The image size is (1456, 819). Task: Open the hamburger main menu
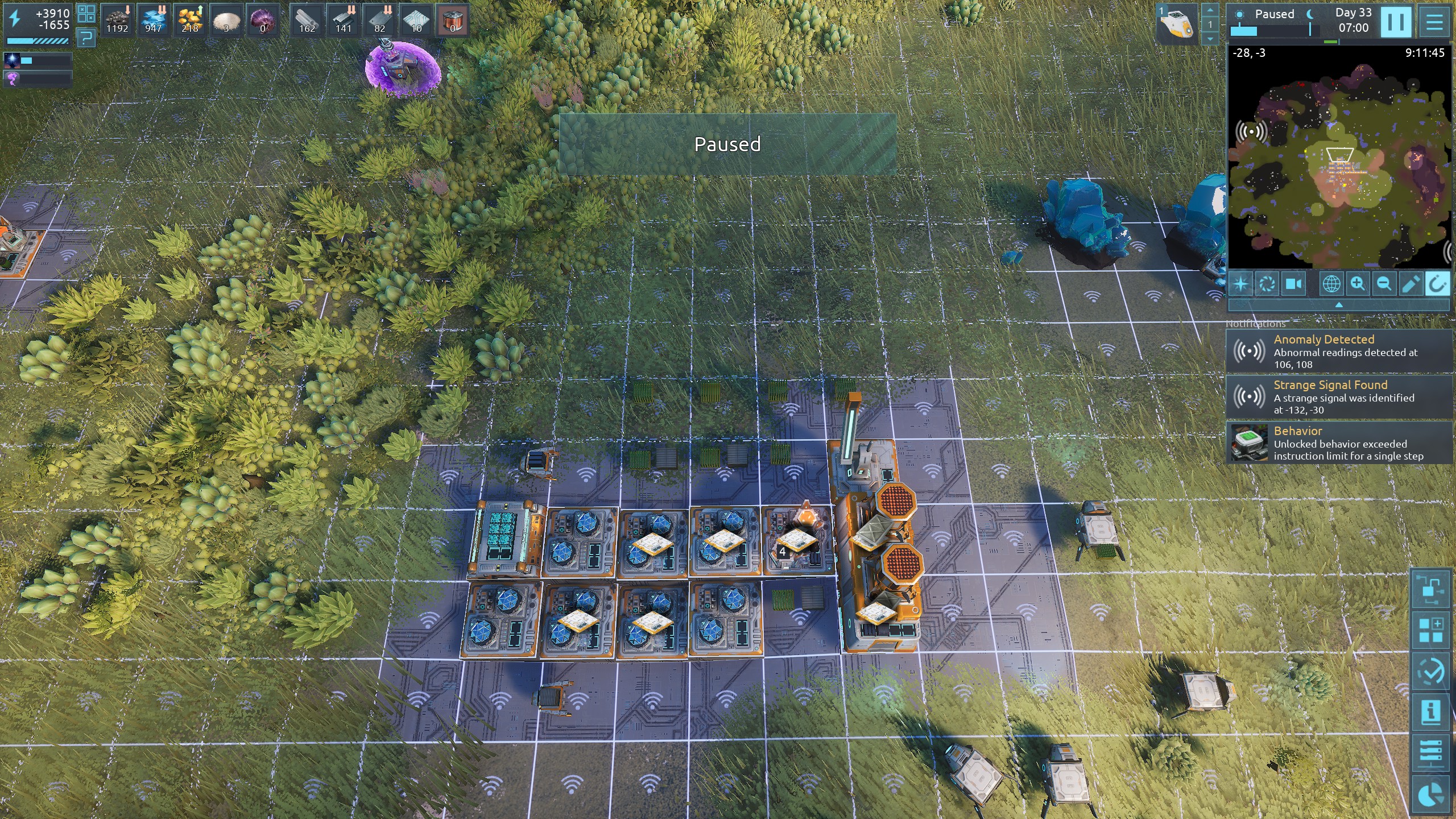point(1434,23)
